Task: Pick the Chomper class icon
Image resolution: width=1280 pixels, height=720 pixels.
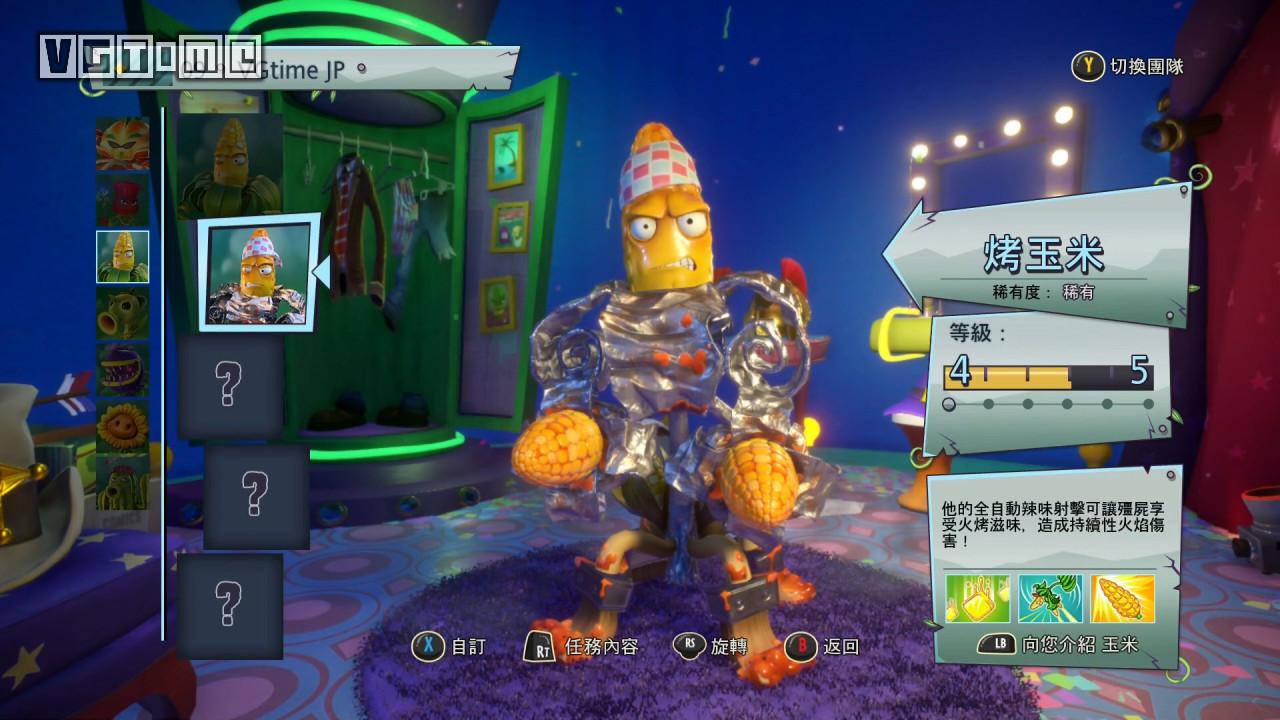Action: (122, 370)
